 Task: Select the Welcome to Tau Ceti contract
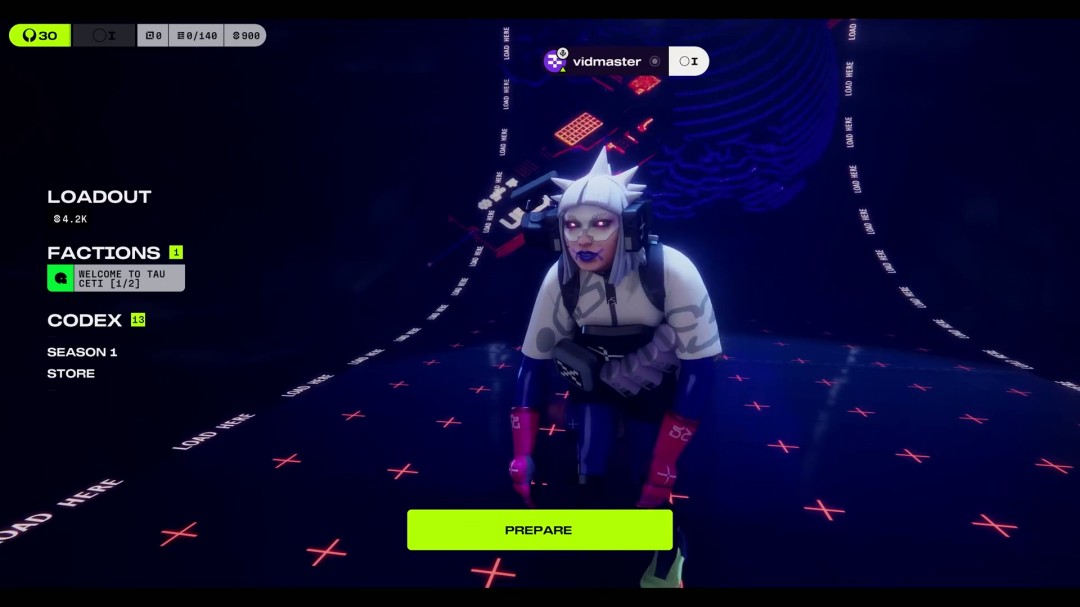[116, 278]
